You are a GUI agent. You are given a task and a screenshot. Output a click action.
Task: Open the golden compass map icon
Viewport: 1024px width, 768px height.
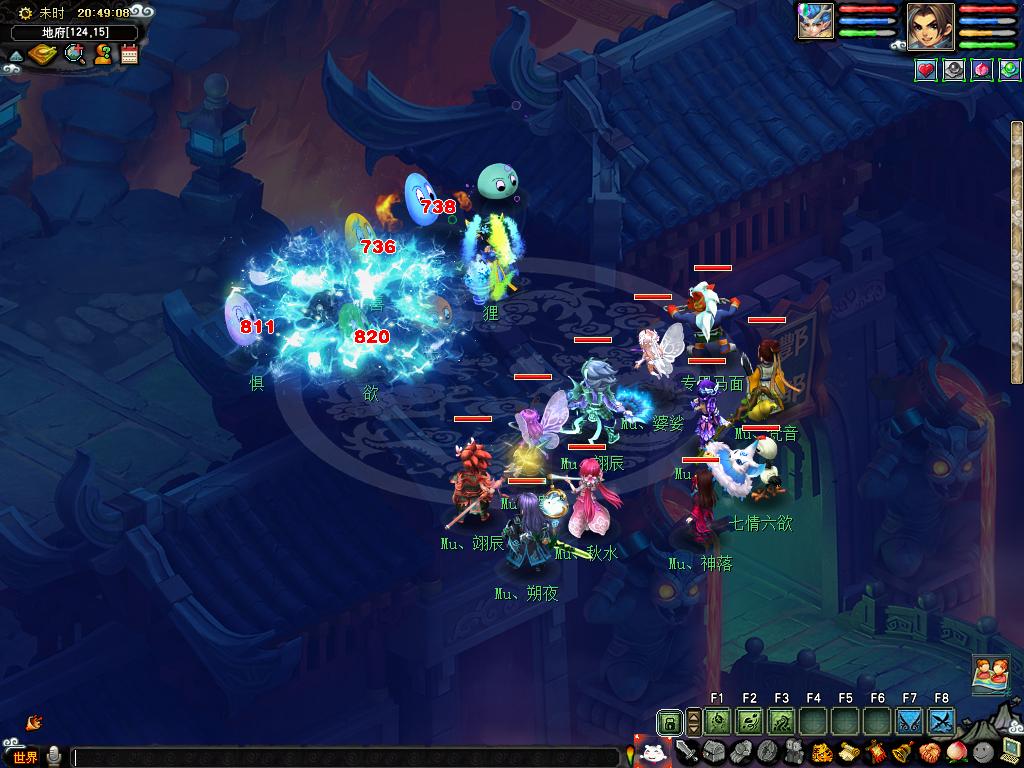(x=43, y=54)
